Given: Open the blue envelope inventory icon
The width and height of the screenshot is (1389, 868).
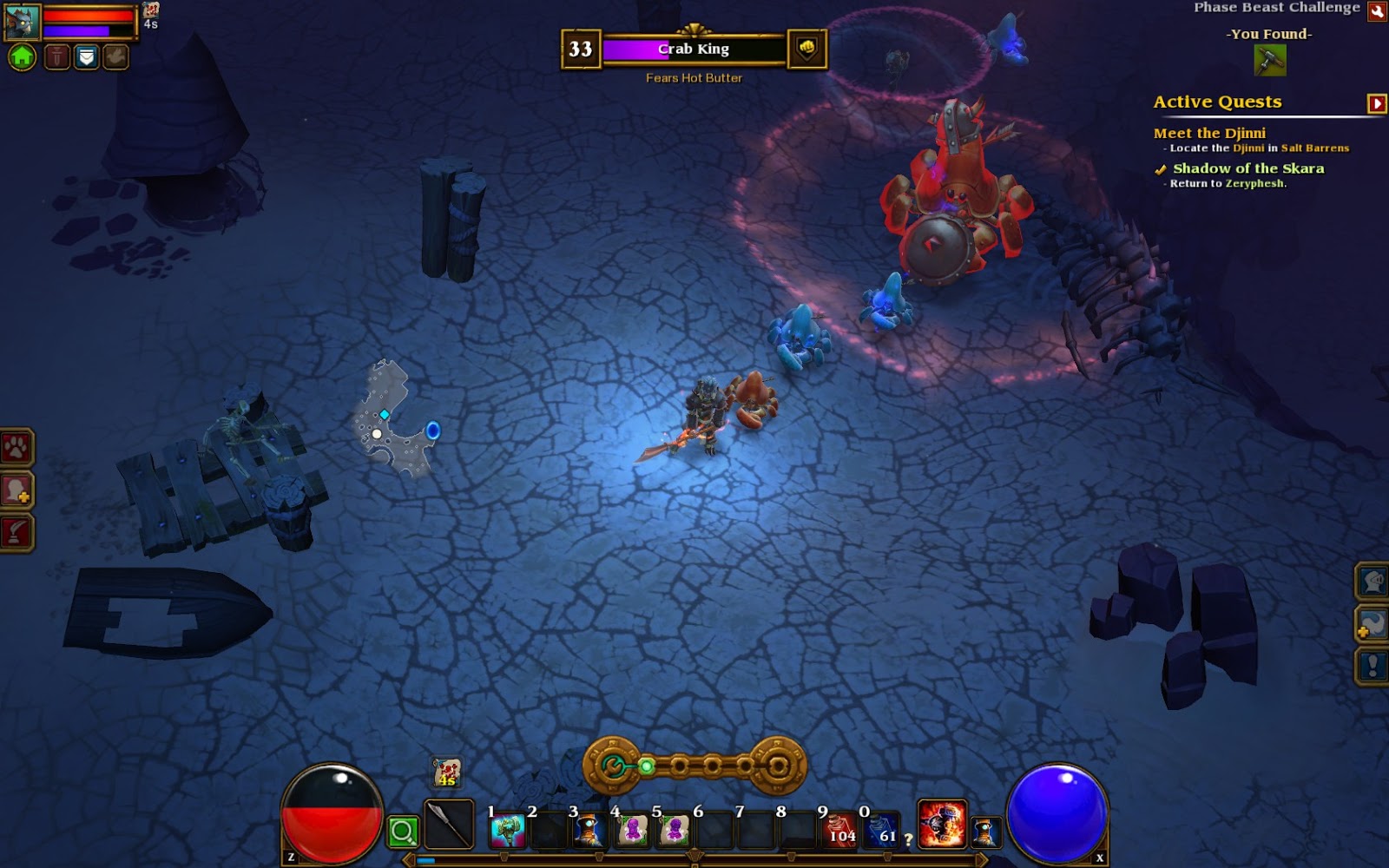Looking at the screenshot, I should point(84,57).
